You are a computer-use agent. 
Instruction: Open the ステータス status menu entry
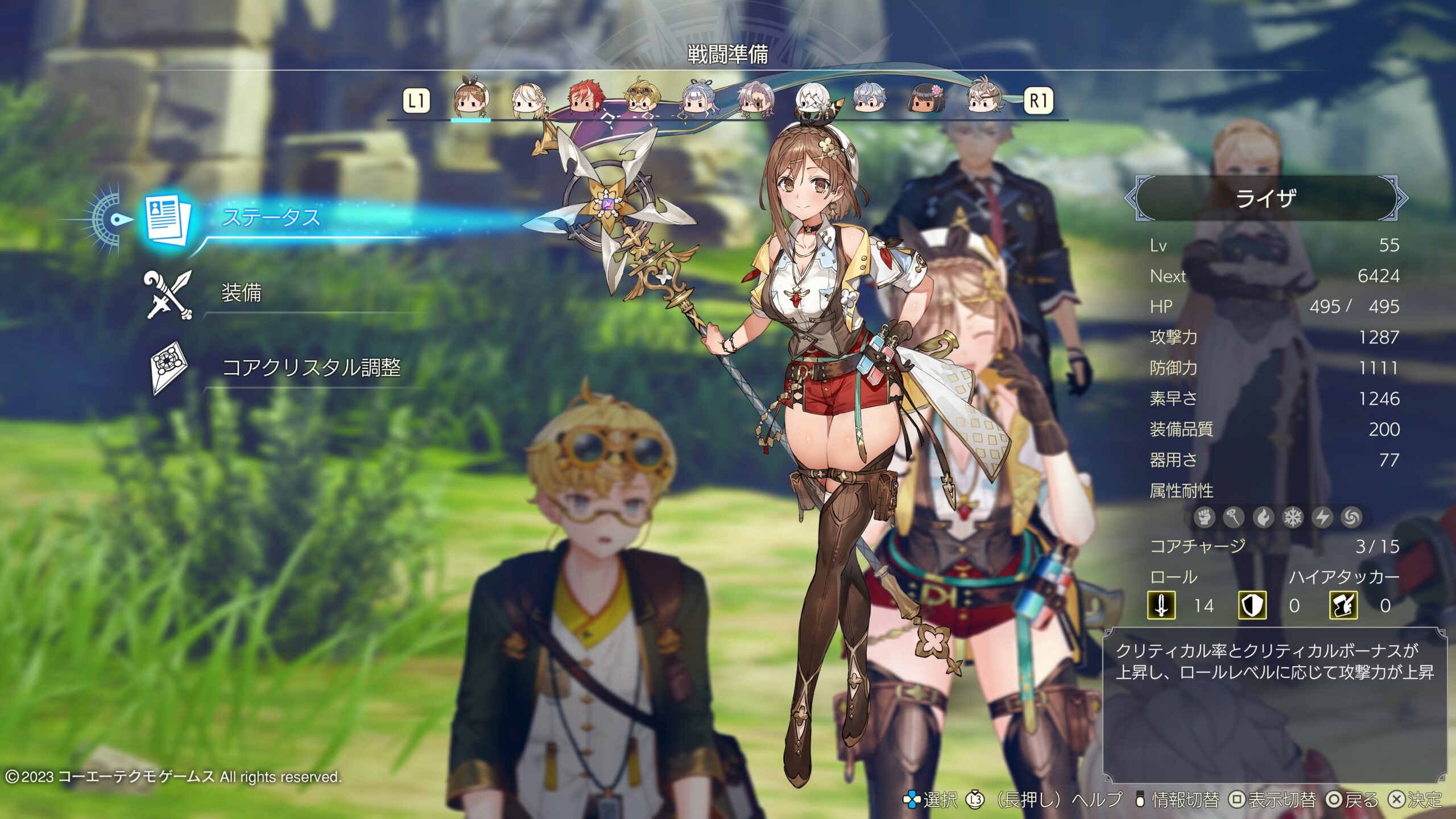click(x=271, y=218)
